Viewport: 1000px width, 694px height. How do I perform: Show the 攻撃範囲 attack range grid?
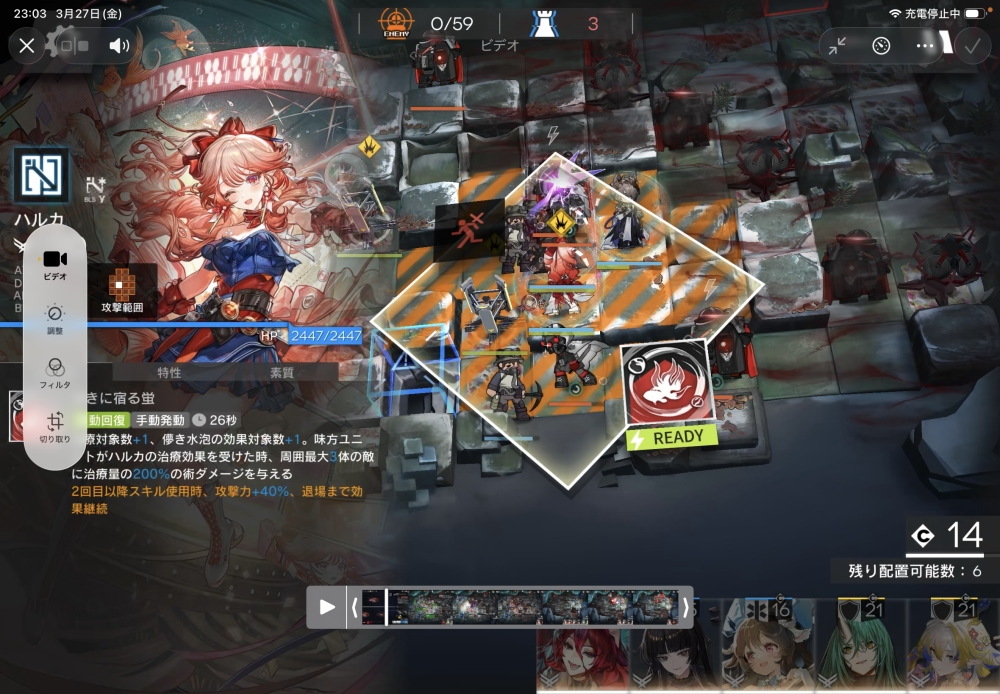coord(122,290)
